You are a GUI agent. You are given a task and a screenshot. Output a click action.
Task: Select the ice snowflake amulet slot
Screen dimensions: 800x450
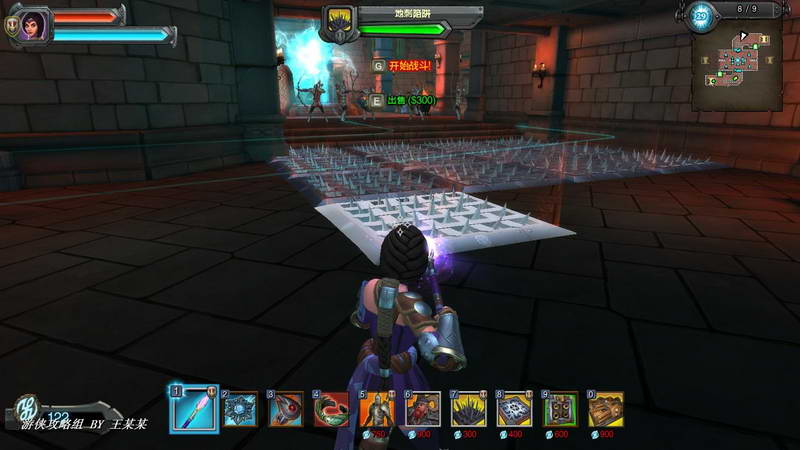pyautogui.click(x=240, y=409)
